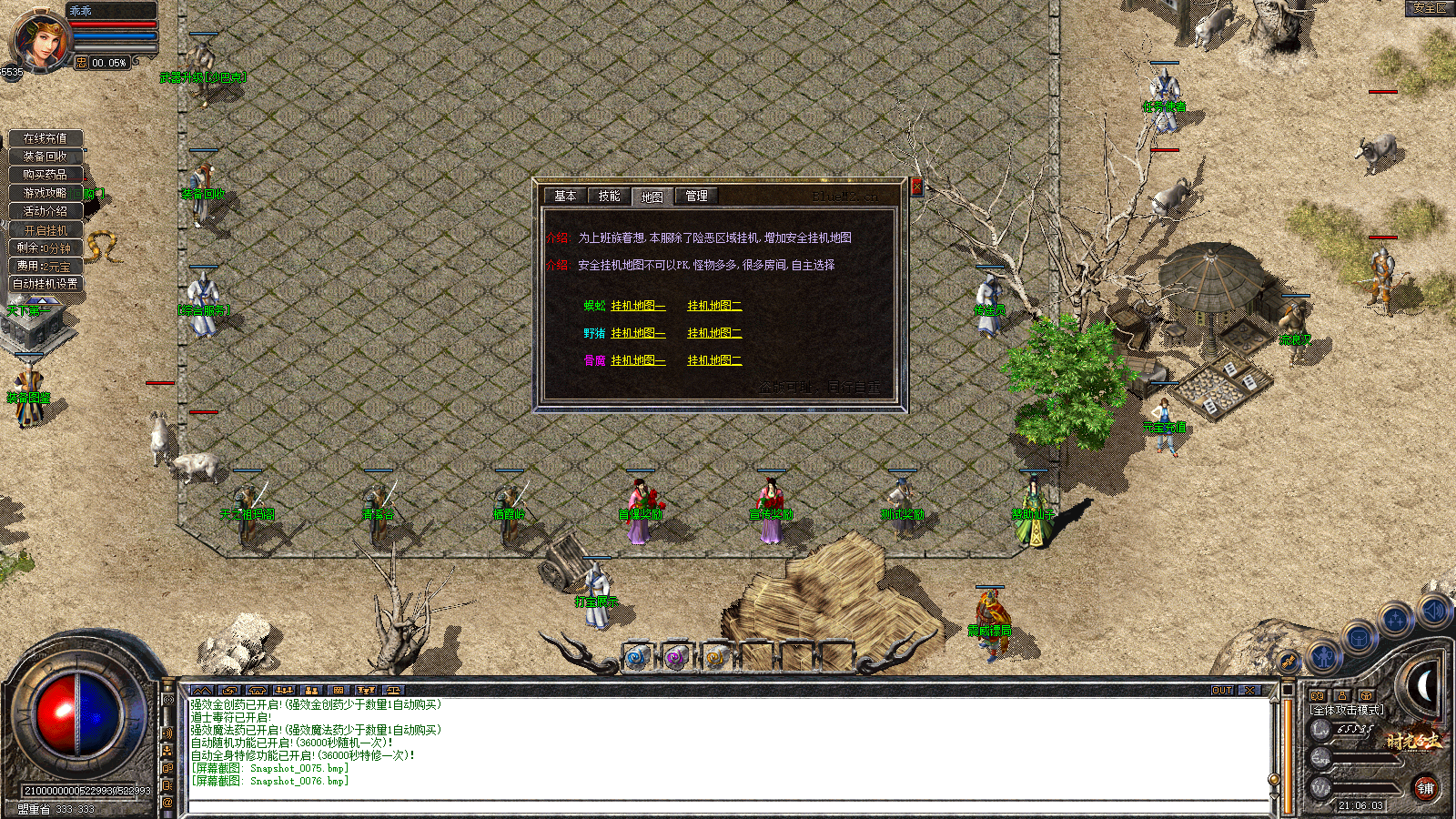Click the minimap icon in the chat toolbar

pos(202,692)
